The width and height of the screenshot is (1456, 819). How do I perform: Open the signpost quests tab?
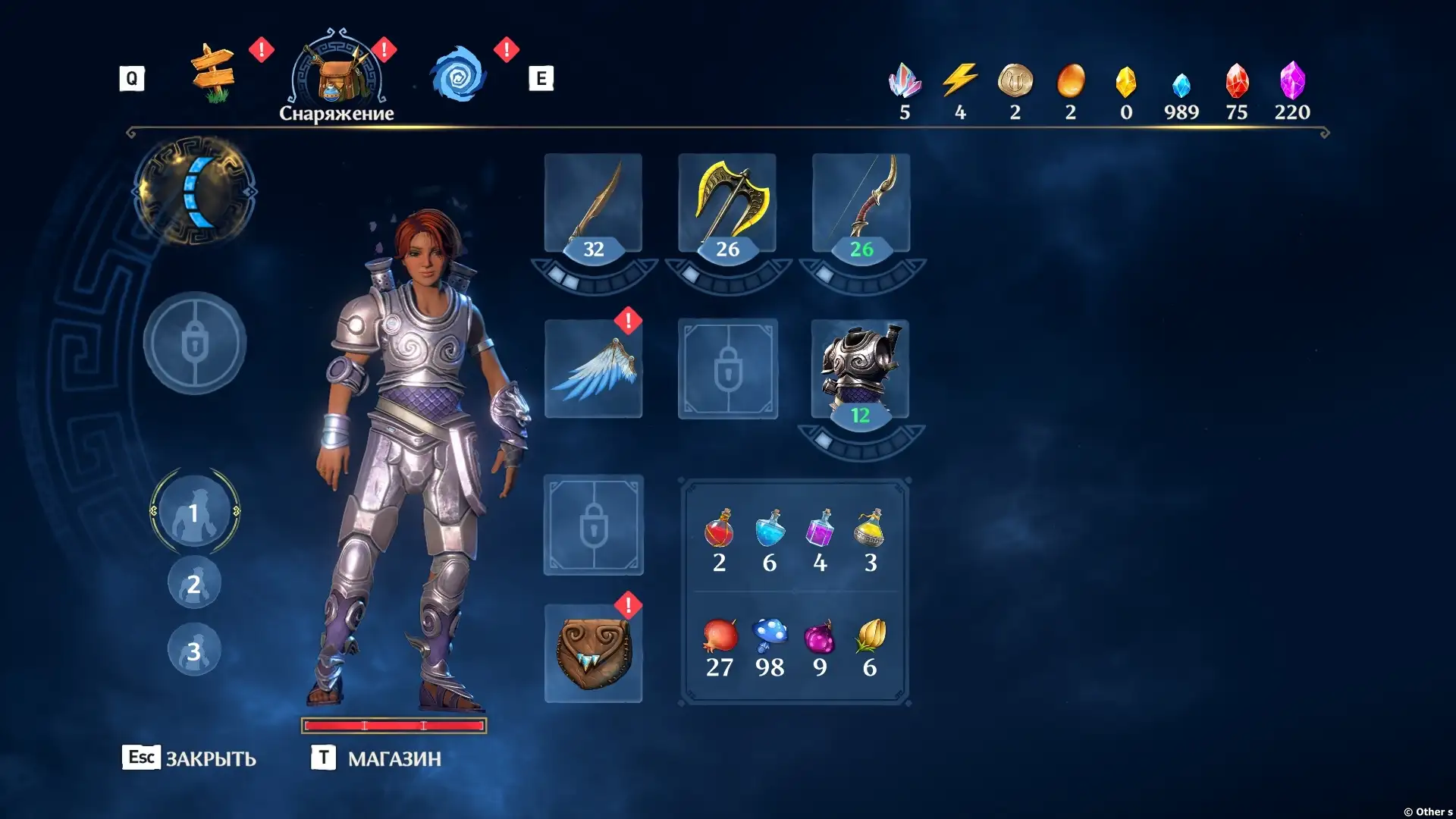coord(213,75)
